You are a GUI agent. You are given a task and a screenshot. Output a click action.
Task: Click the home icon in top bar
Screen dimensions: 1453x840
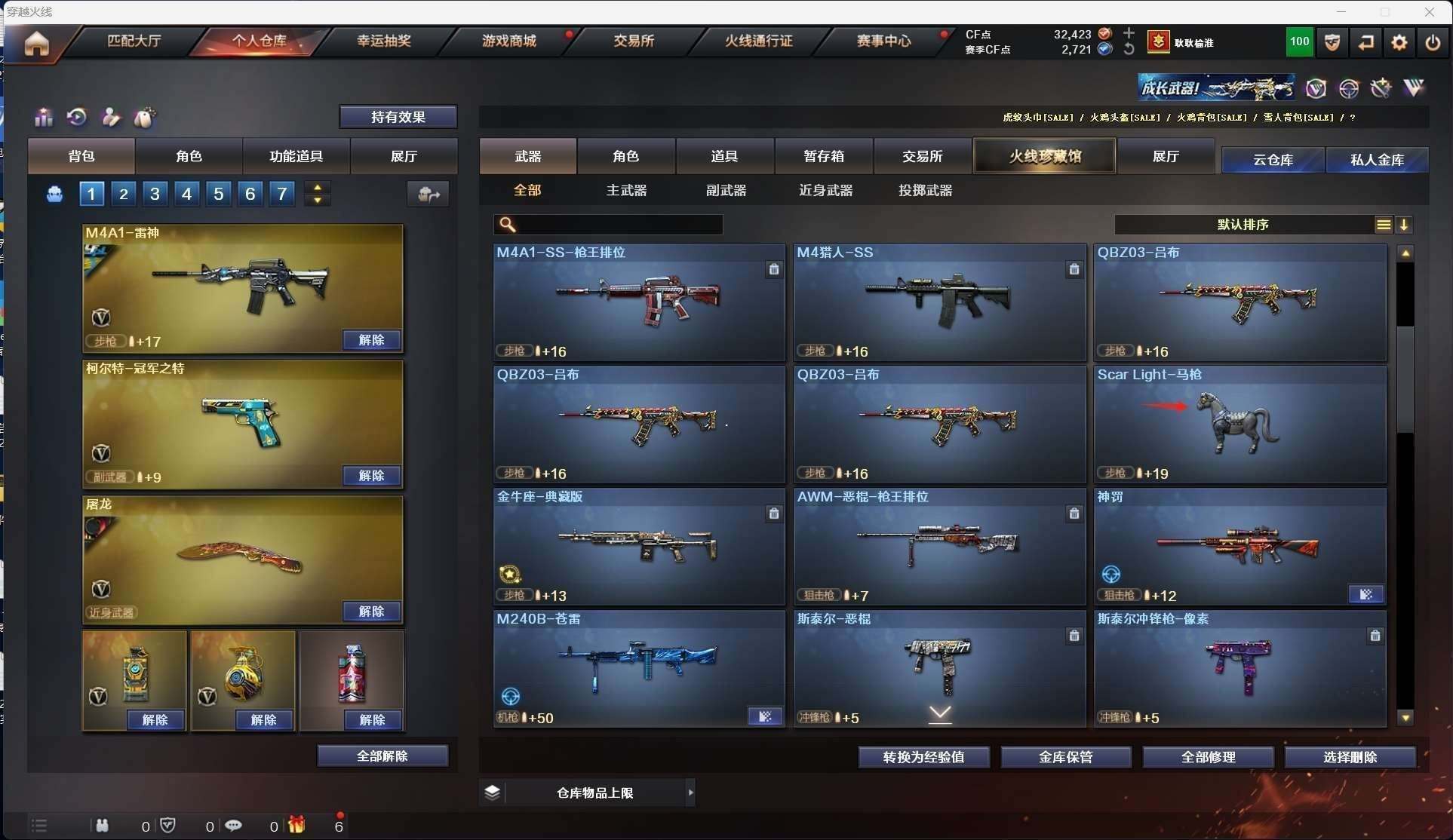[36, 43]
